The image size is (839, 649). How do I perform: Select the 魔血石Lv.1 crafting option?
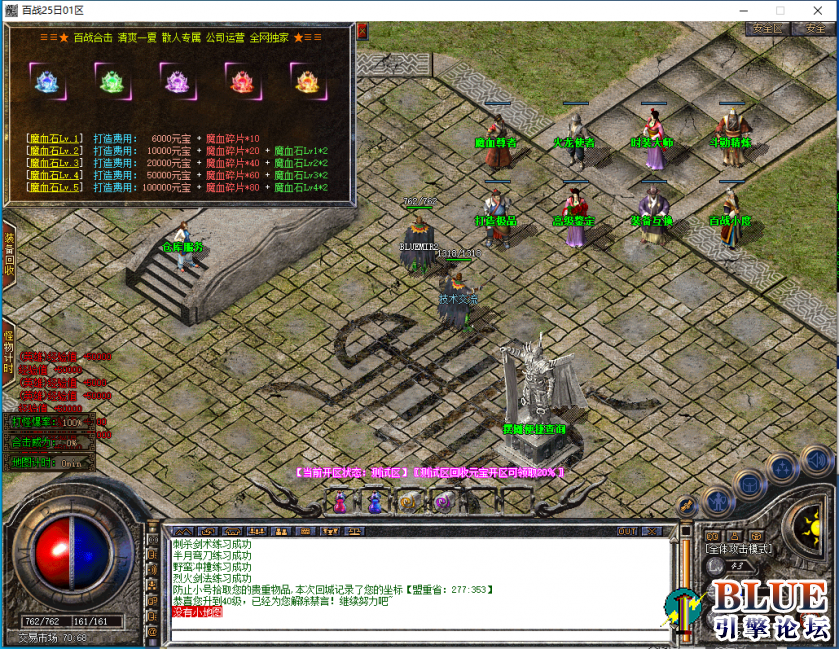pos(54,139)
